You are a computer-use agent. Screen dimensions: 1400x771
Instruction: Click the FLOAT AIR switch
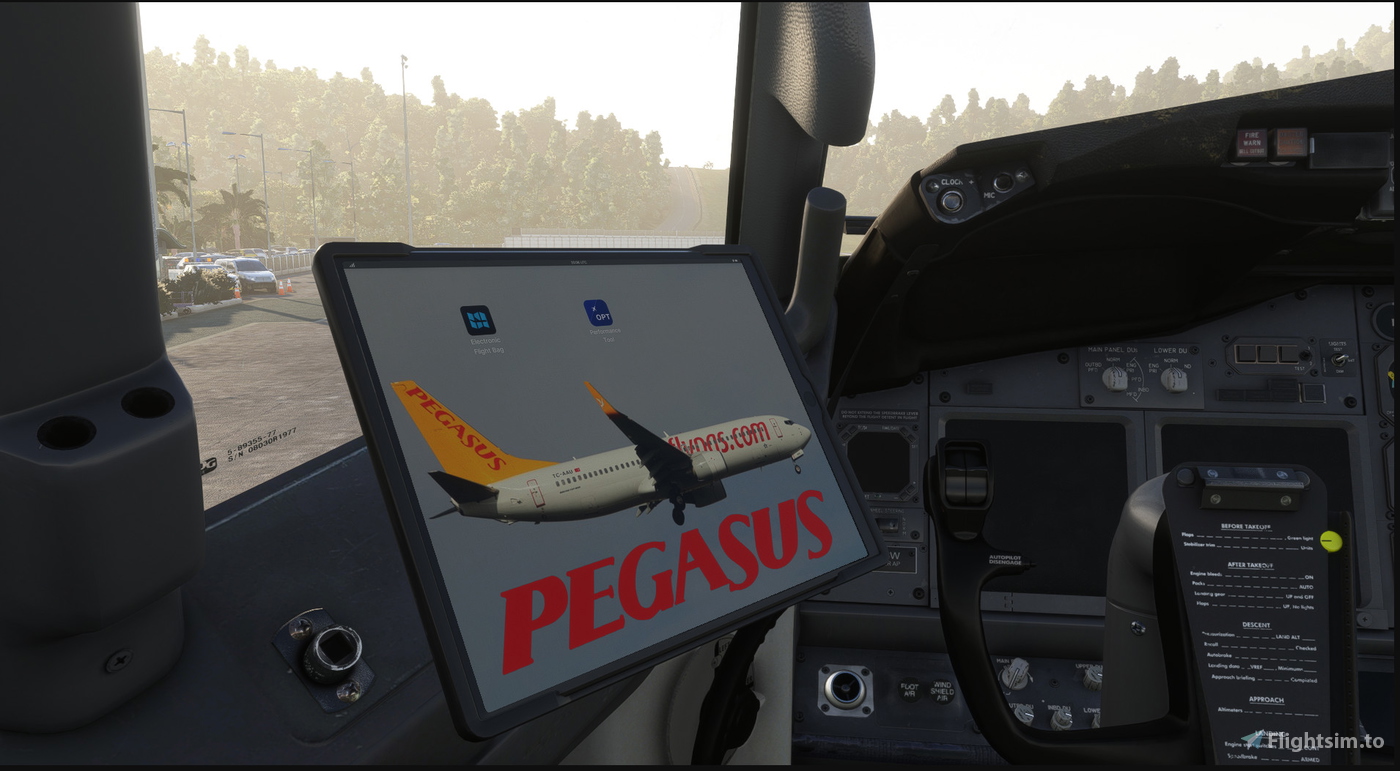(909, 690)
